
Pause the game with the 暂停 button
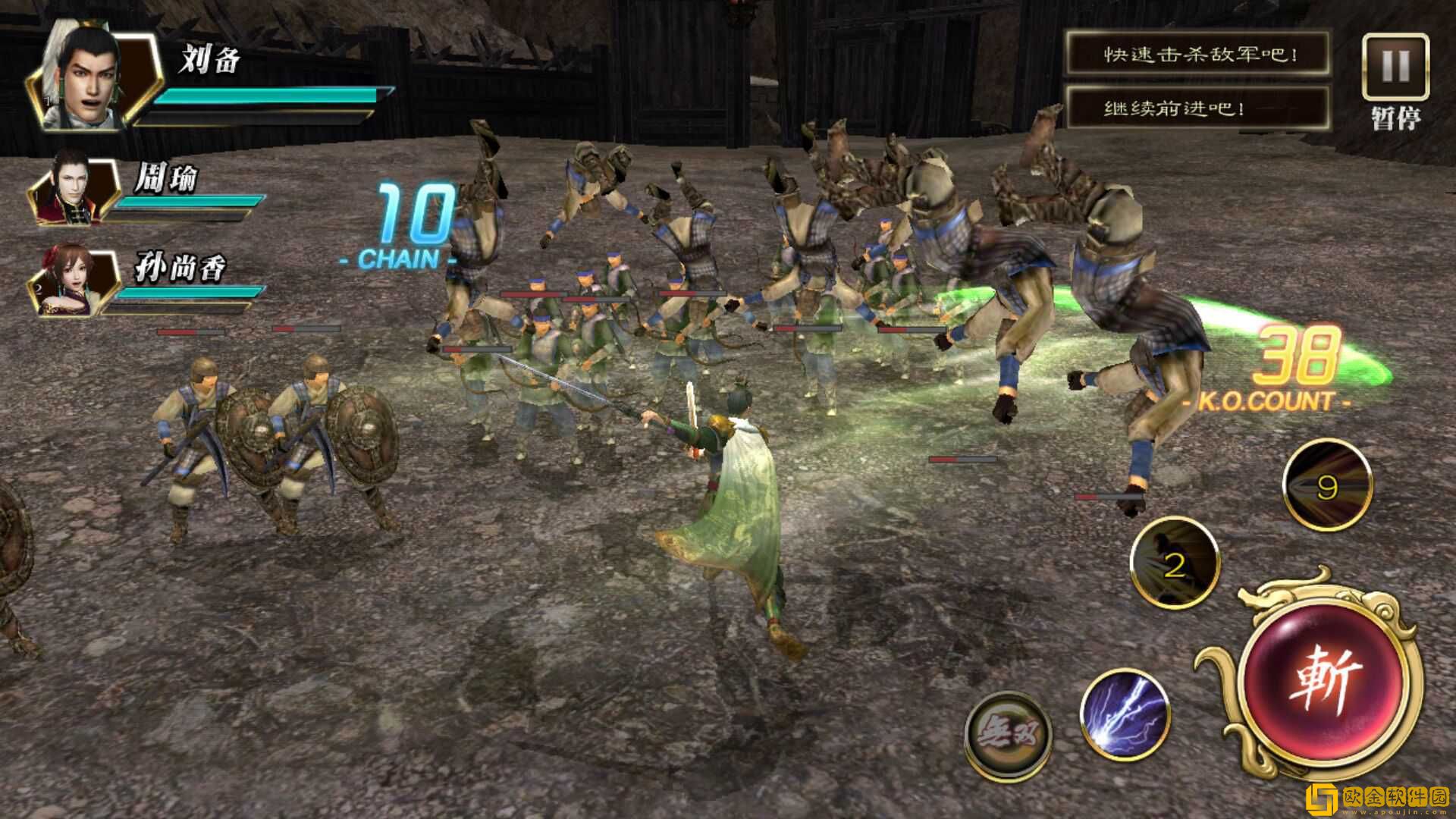1395,68
